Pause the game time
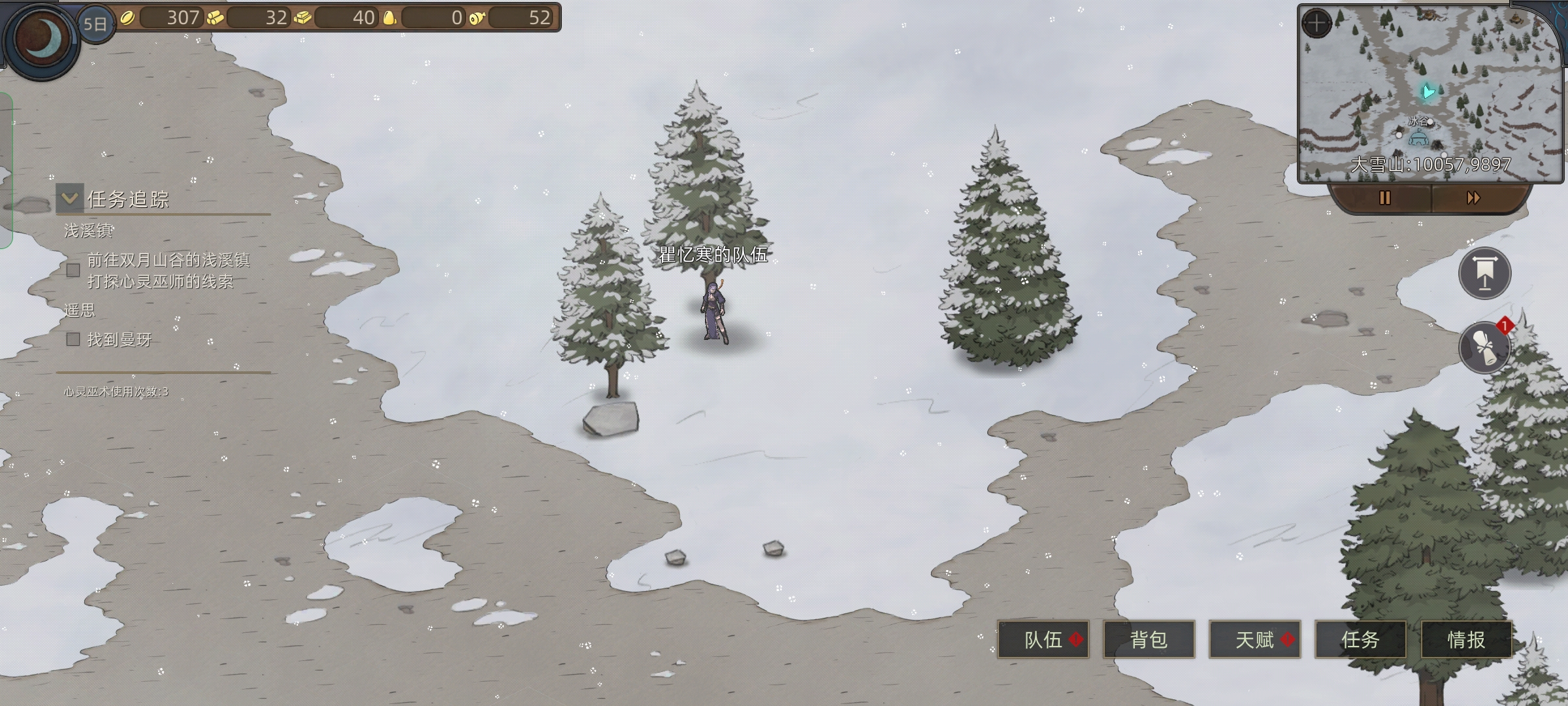1568x706 pixels. (x=1384, y=198)
